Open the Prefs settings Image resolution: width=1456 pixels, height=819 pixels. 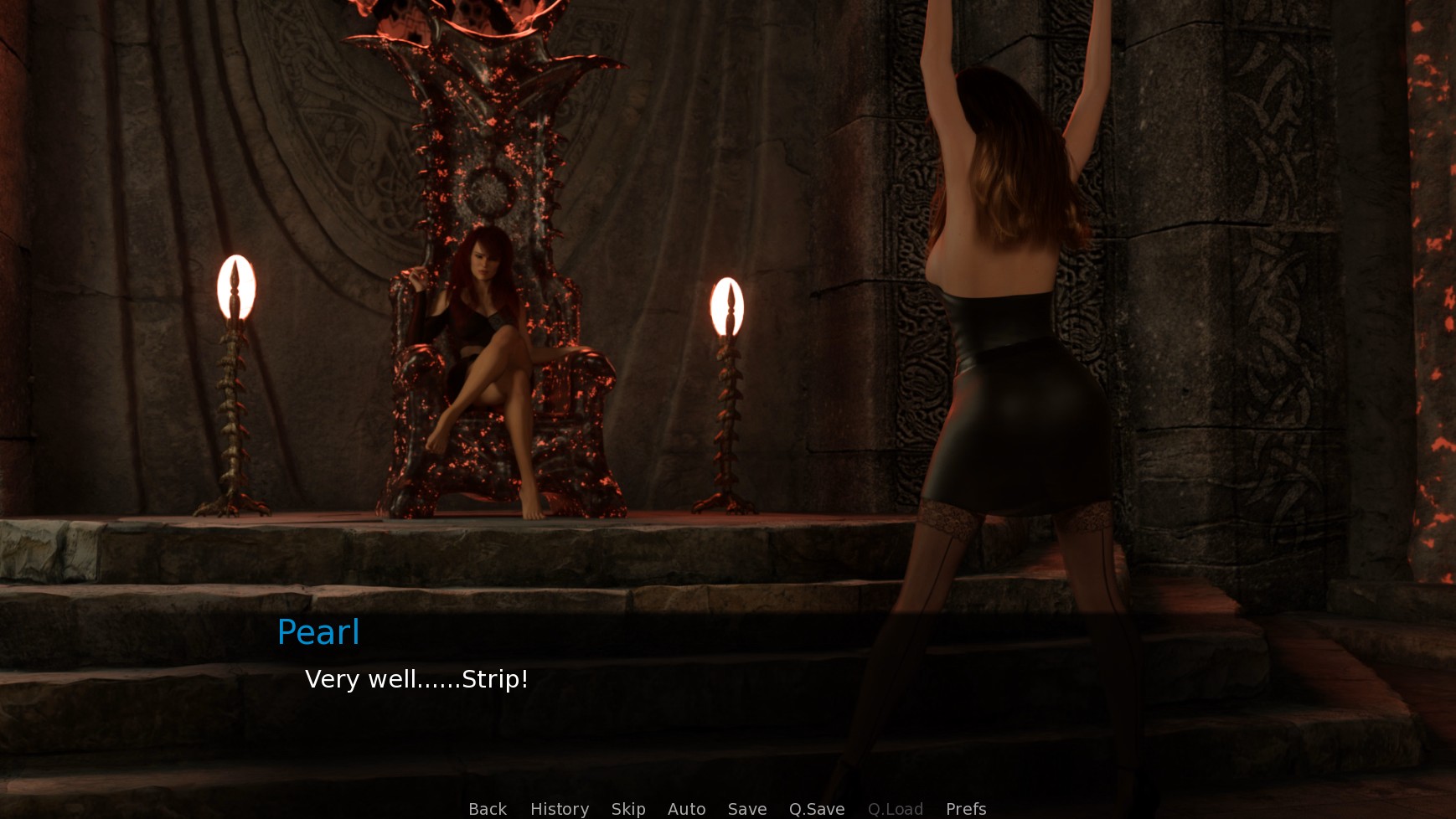966,809
